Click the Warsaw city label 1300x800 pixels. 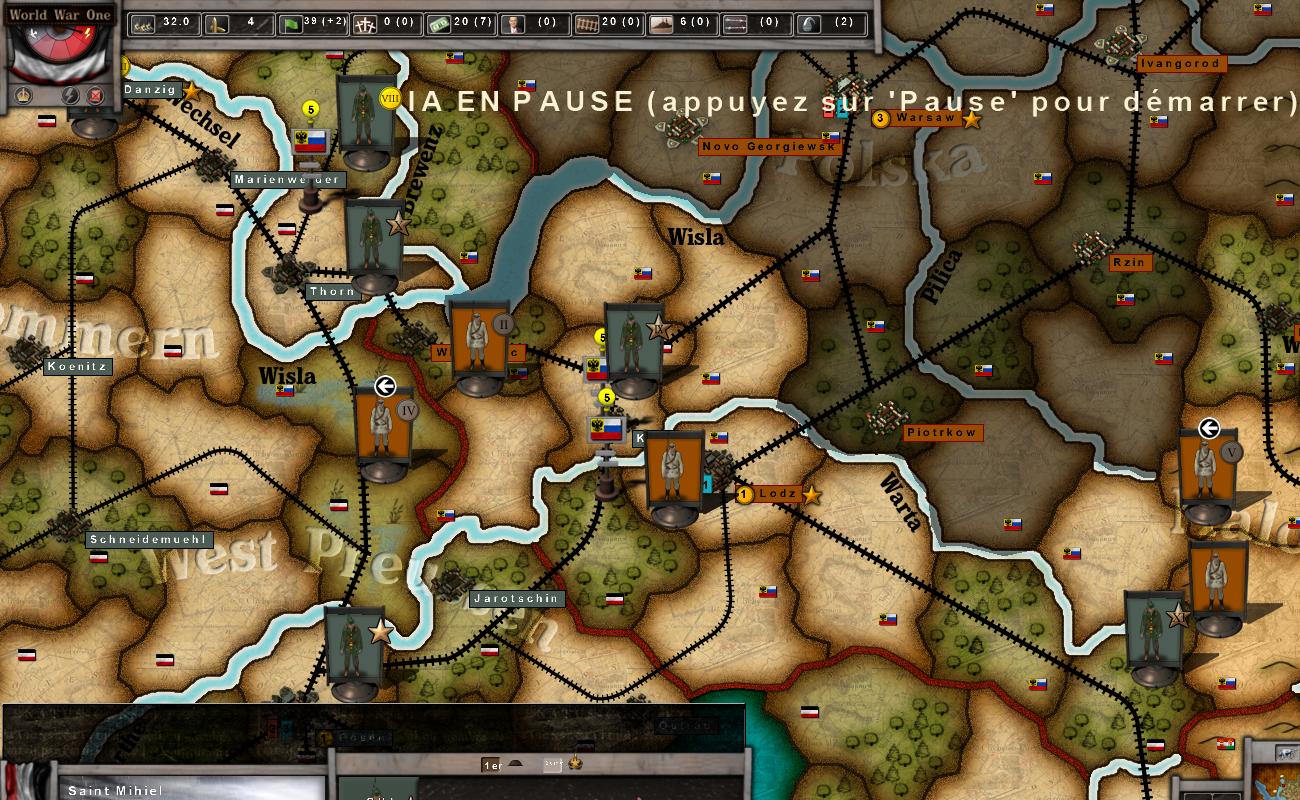(925, 117)
